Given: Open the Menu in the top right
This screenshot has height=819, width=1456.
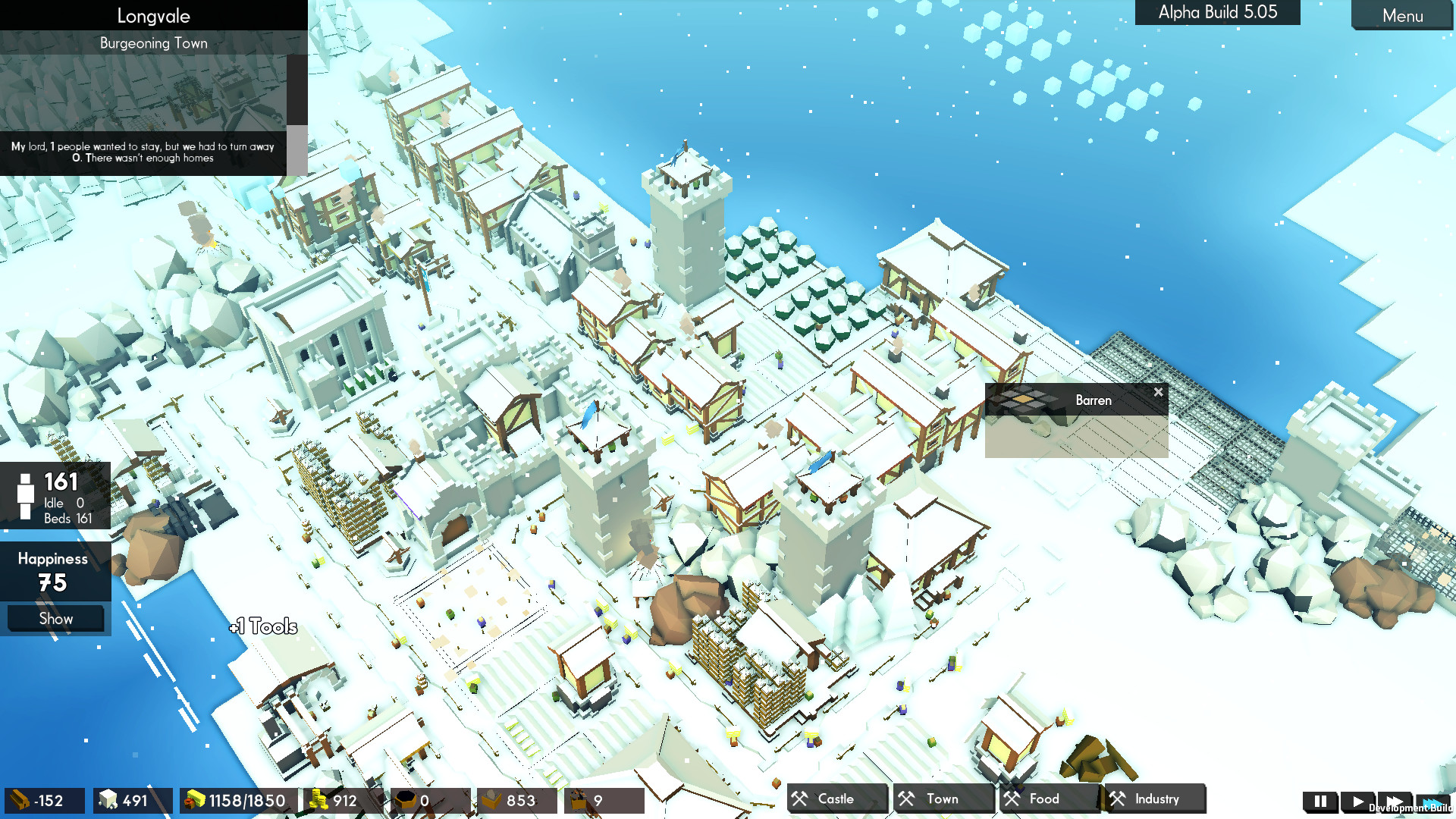Looking at the screenshot, I should click(1402, 16).
